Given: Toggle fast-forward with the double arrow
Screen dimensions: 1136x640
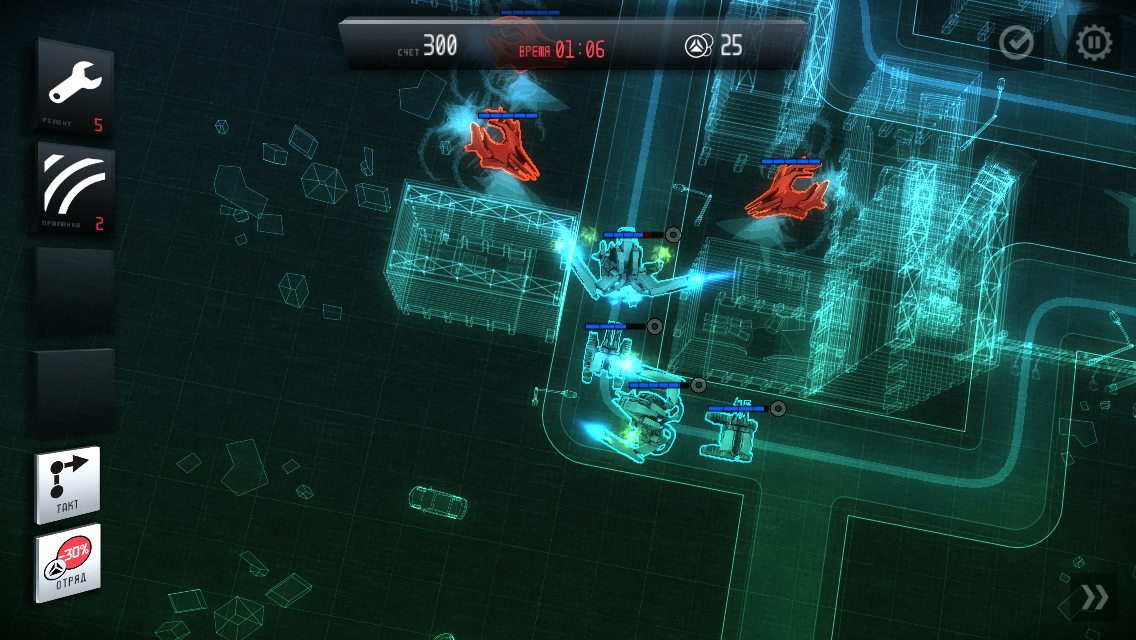Looking at the screenshot, I should click(1095, 598).
